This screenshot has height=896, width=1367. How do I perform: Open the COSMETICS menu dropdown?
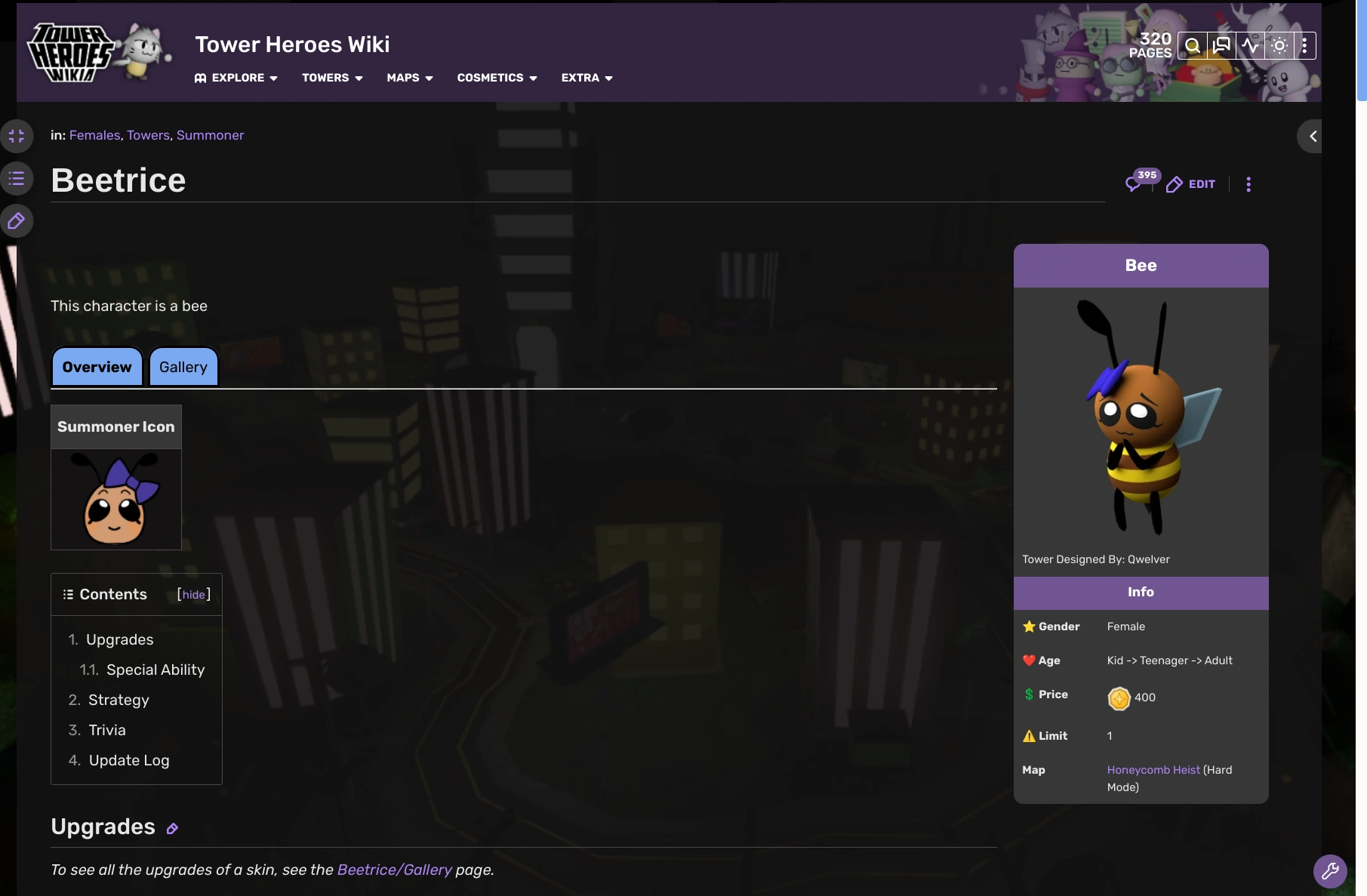pyautogui.click(x=496, y=78)
